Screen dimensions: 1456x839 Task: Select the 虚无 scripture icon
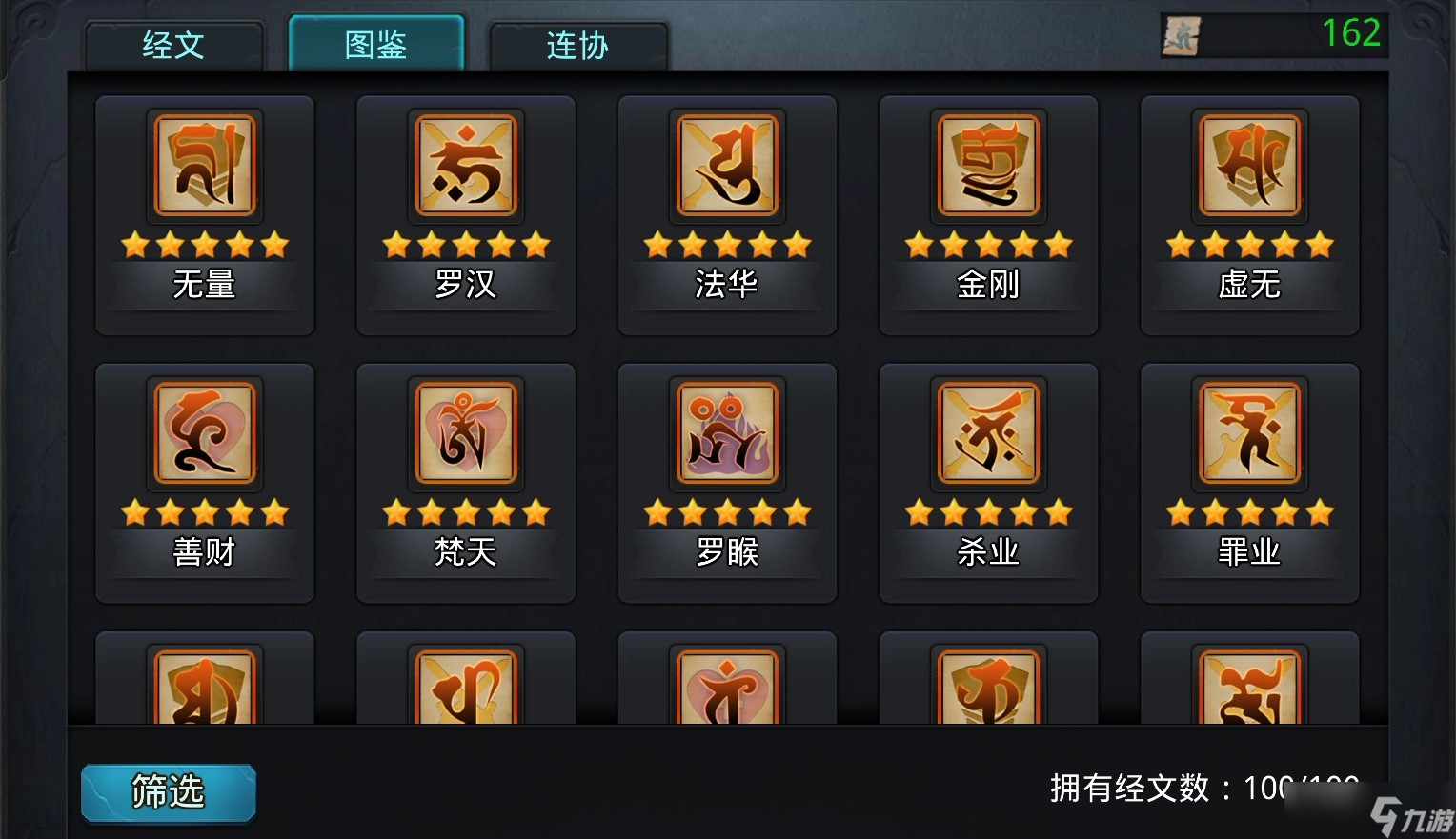coord(1248,166)
